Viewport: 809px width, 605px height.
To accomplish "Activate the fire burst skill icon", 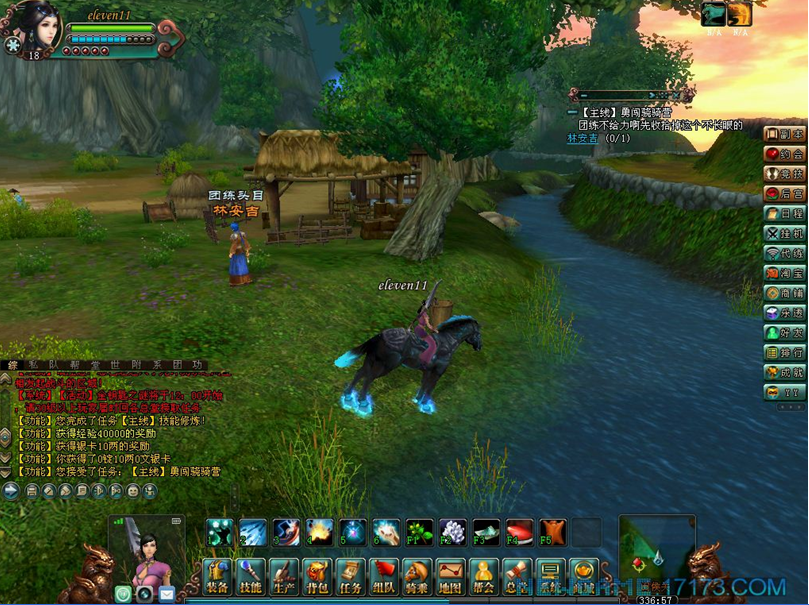I will pyautogui.click(x=320, y=532).
